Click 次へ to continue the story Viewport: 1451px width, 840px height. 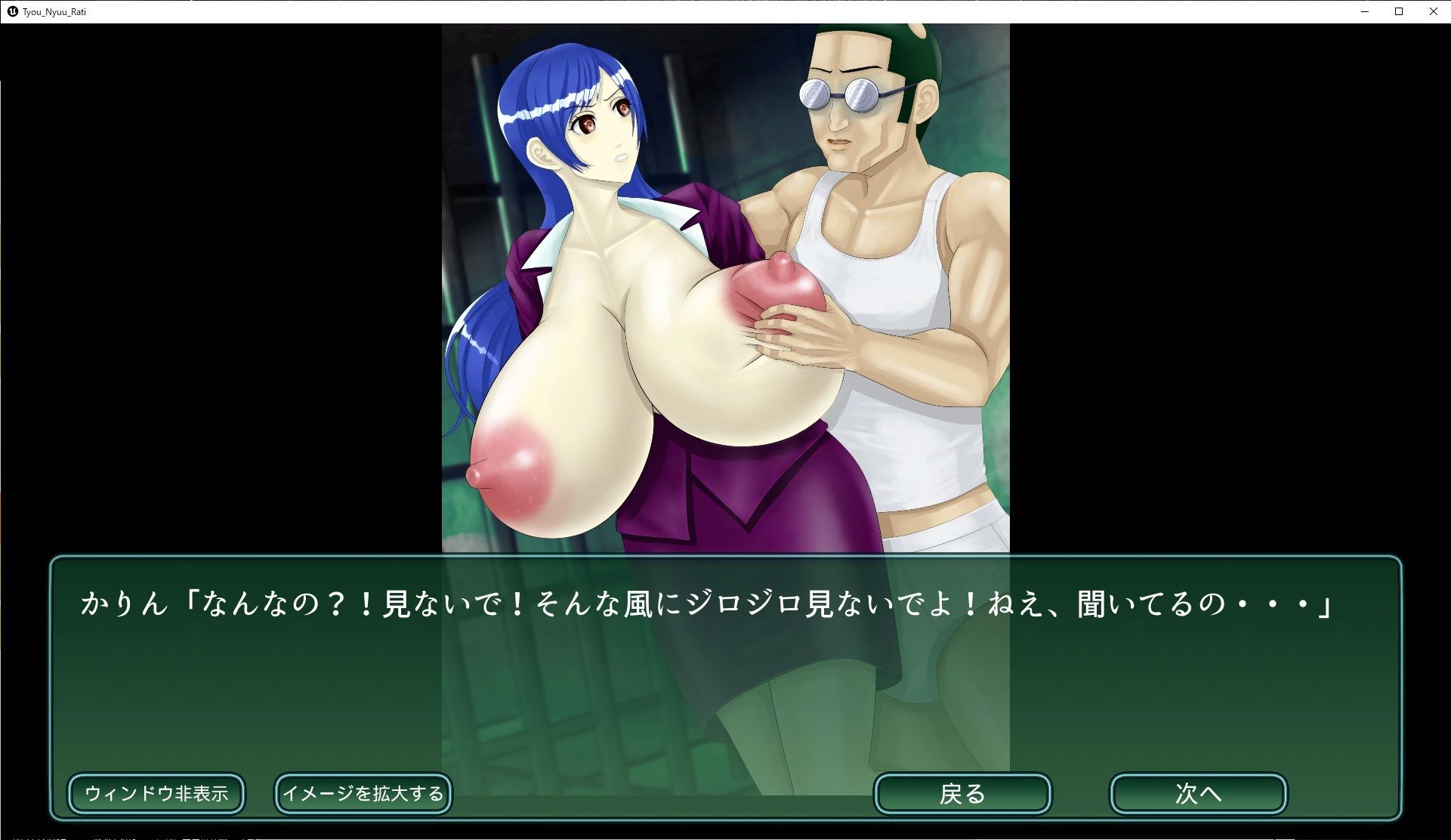pyautogui.click(x=1199, y=794)
